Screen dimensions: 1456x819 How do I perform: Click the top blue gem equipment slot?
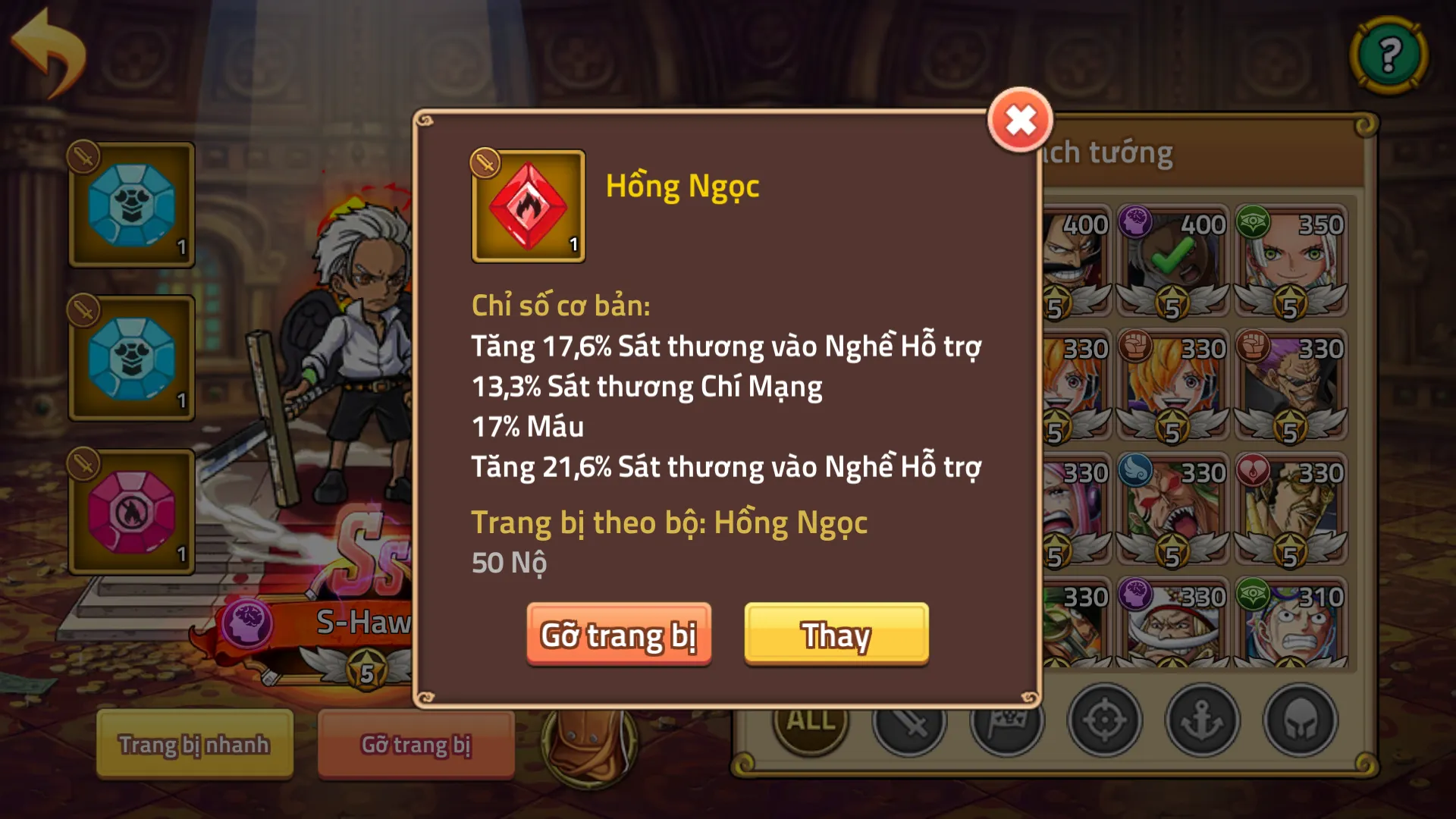click(132, 205)
